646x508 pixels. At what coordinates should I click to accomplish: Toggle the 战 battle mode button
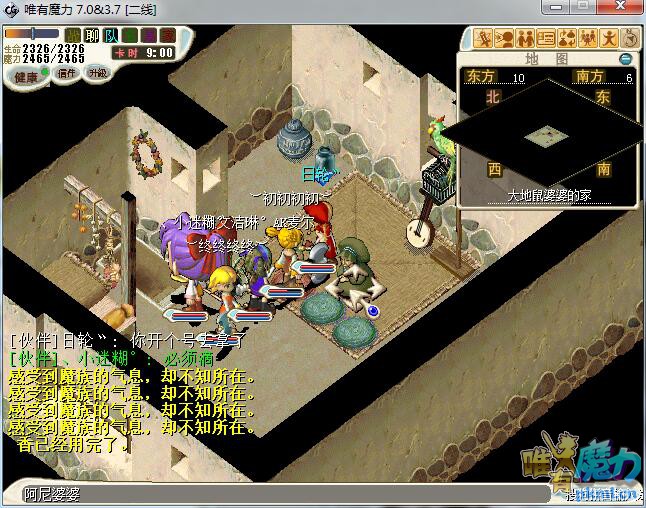(x=73, y=35)
